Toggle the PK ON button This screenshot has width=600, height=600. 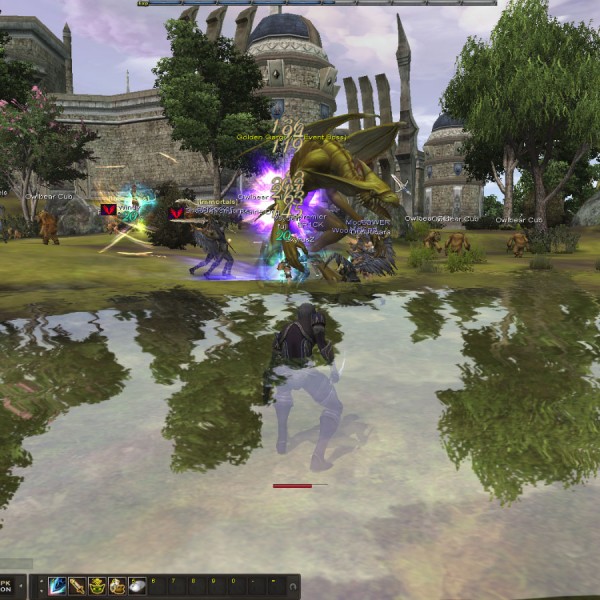click(8, 585)
